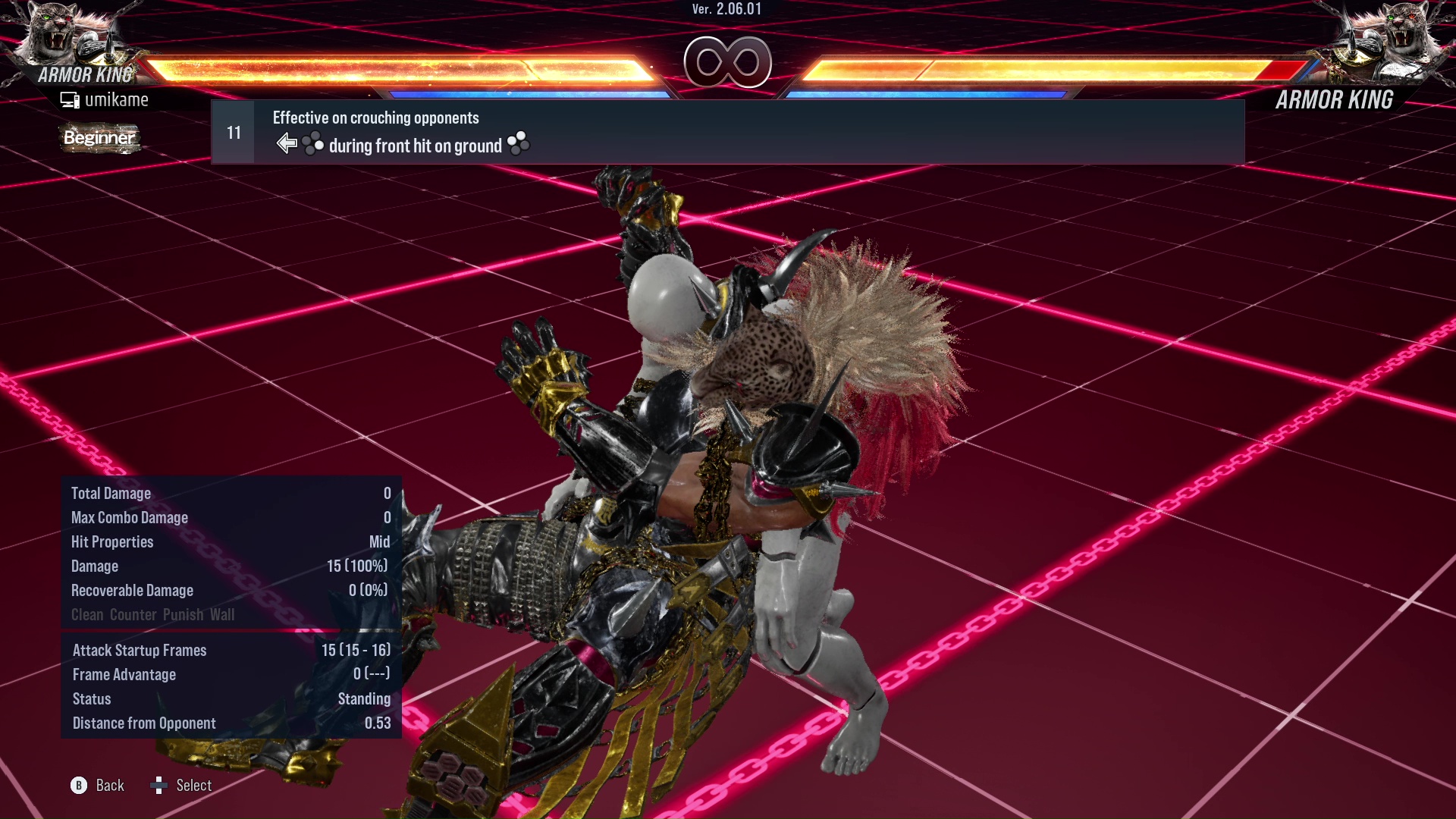This screenshot has width=1456, height=819.
Task: Toggle the Counter hit property label
Action: pos(132,615)
